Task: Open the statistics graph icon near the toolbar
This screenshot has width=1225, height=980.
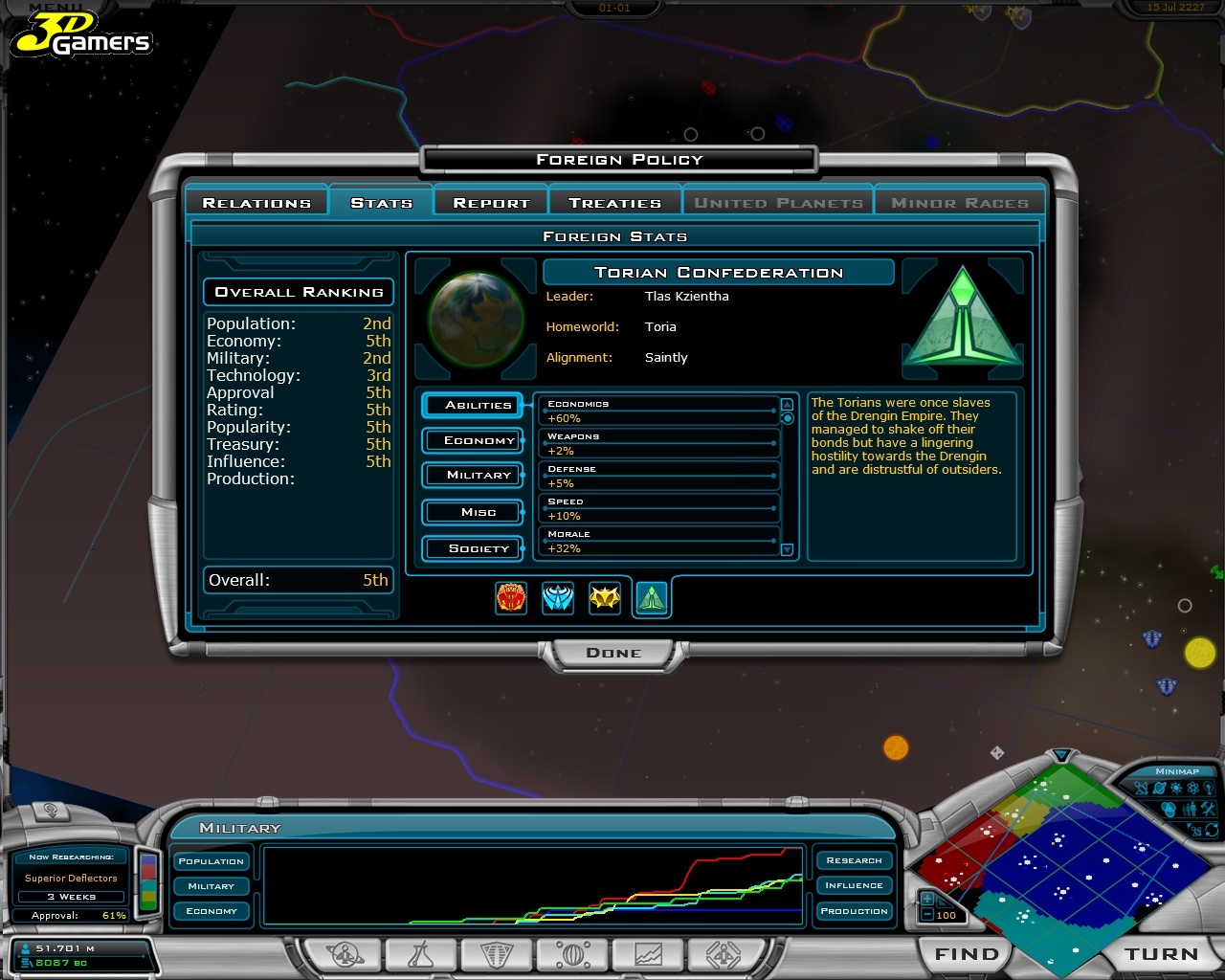Action: (x=648, y=954)
